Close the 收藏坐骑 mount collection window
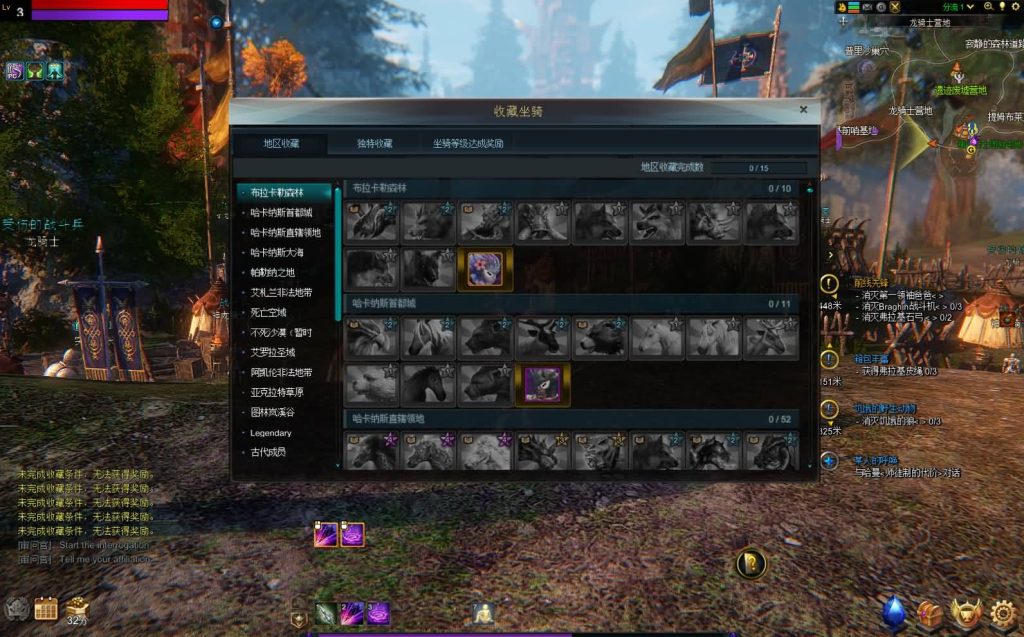The image size is (1024, 637). (803, 110)
